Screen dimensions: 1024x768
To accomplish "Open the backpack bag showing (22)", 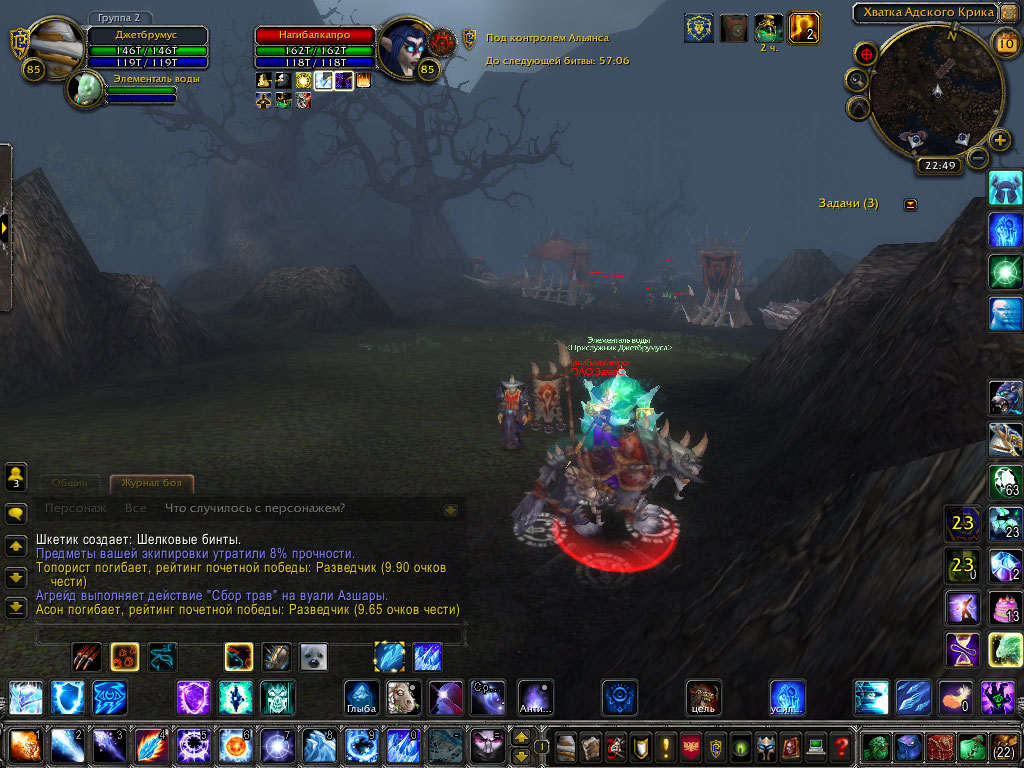I will tap(1003, 746).
